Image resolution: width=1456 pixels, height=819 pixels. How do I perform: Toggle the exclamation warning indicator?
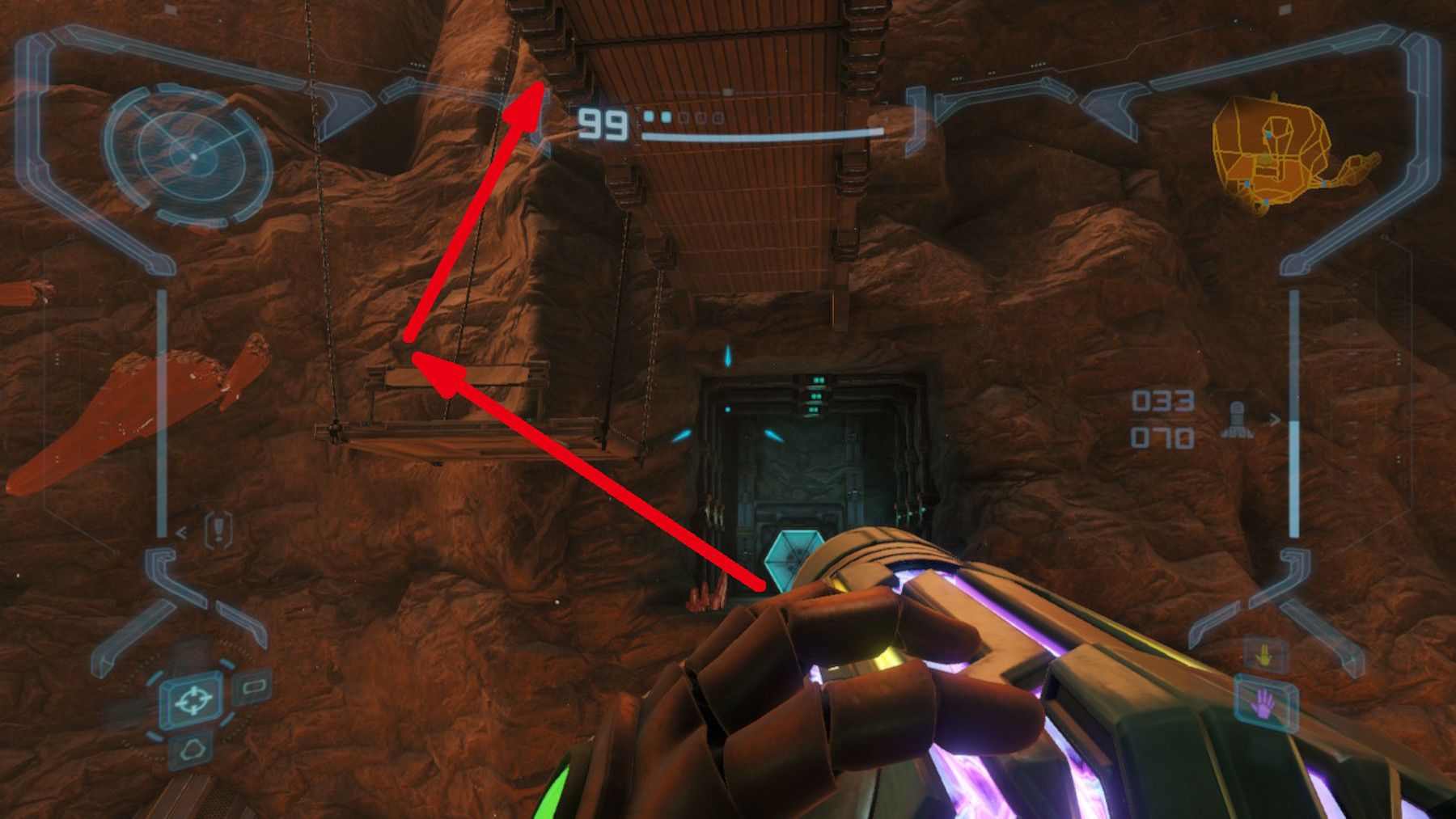(219, 528)
